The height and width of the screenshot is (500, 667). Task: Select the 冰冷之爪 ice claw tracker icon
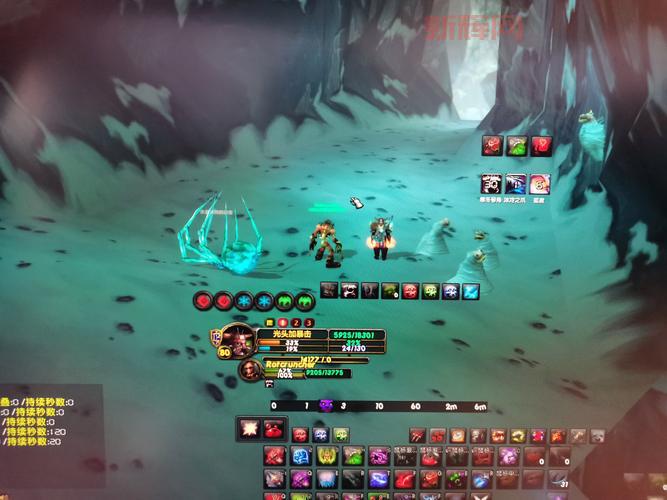click(516, 184)
